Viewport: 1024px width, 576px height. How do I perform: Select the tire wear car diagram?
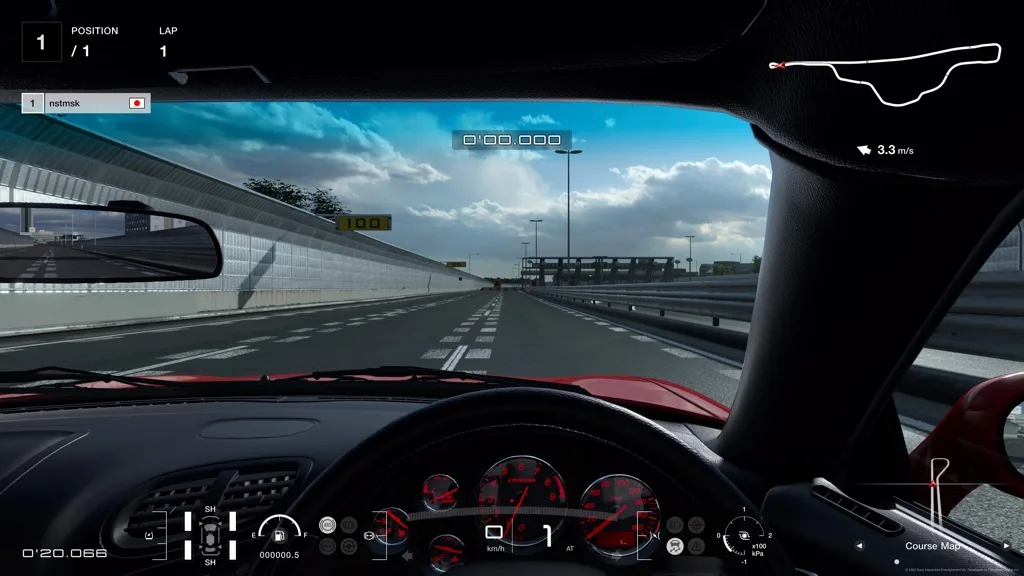pyautogui.click(x=210, y=536)
